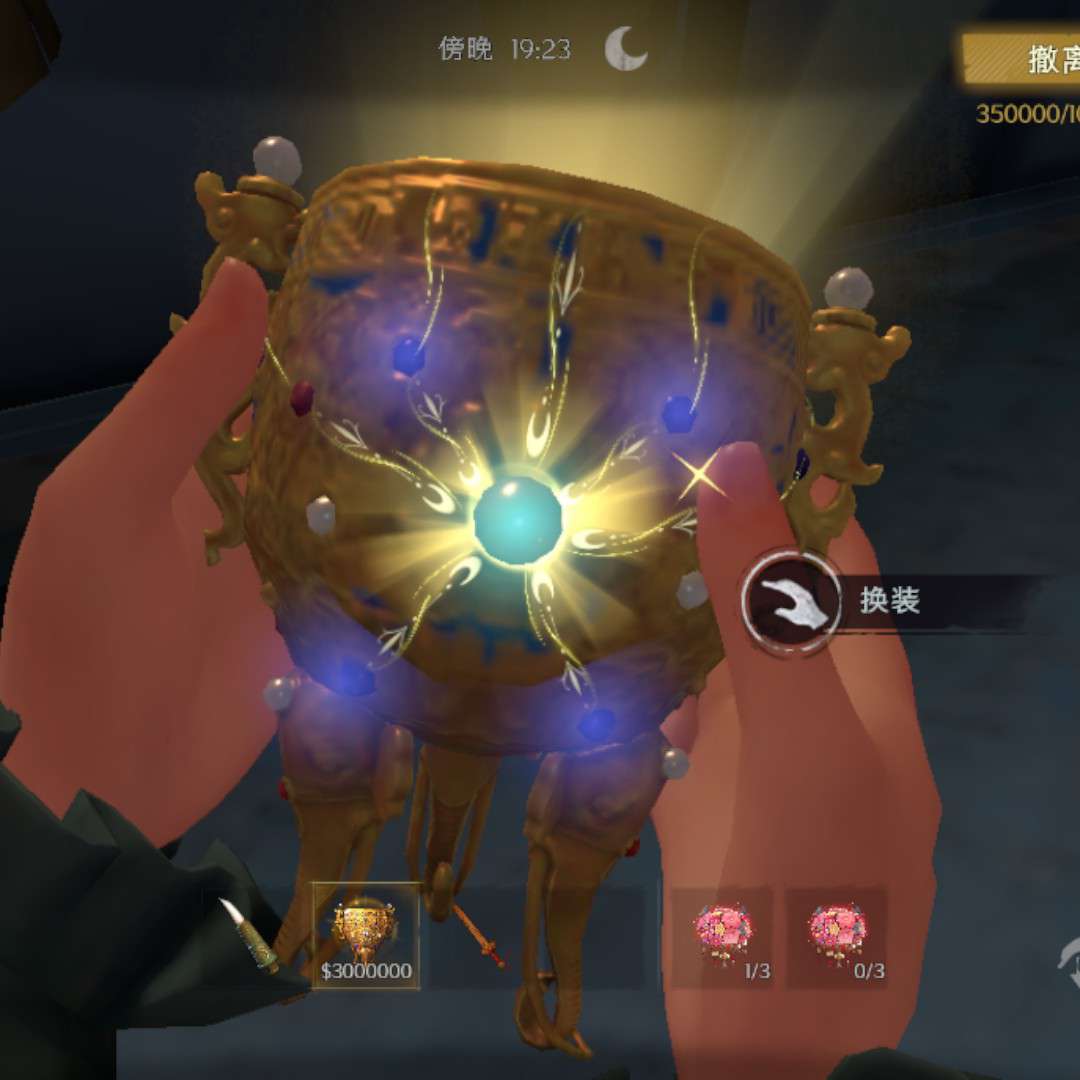
Task: Choose the flower bouquet slot showing 1/3
Action: pyautogui.click(x=722, y=936)
